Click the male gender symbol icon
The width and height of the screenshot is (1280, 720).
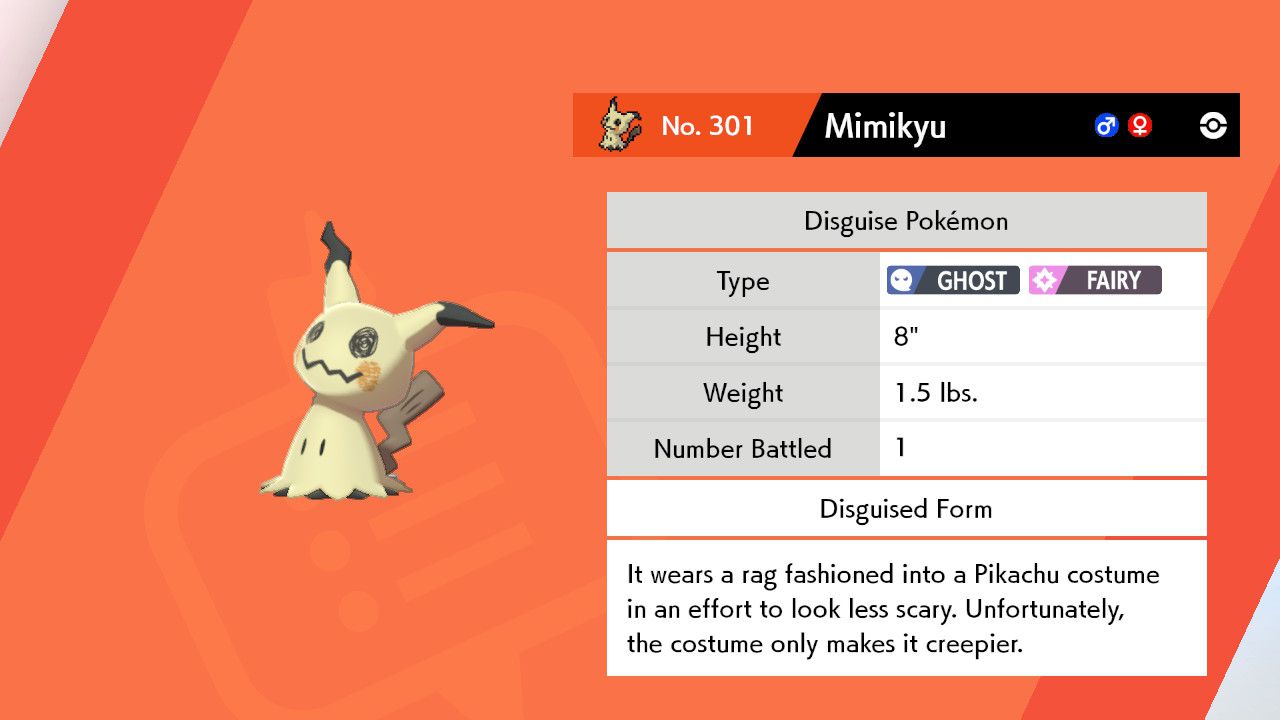(x=1105, y=125)
